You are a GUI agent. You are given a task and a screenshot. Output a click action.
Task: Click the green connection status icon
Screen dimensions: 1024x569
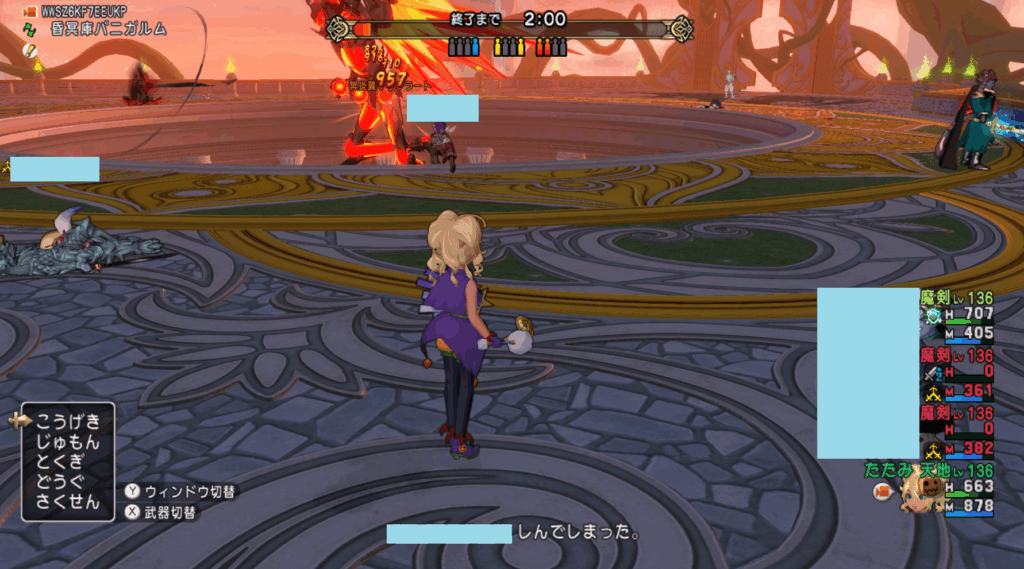(28, 30)
